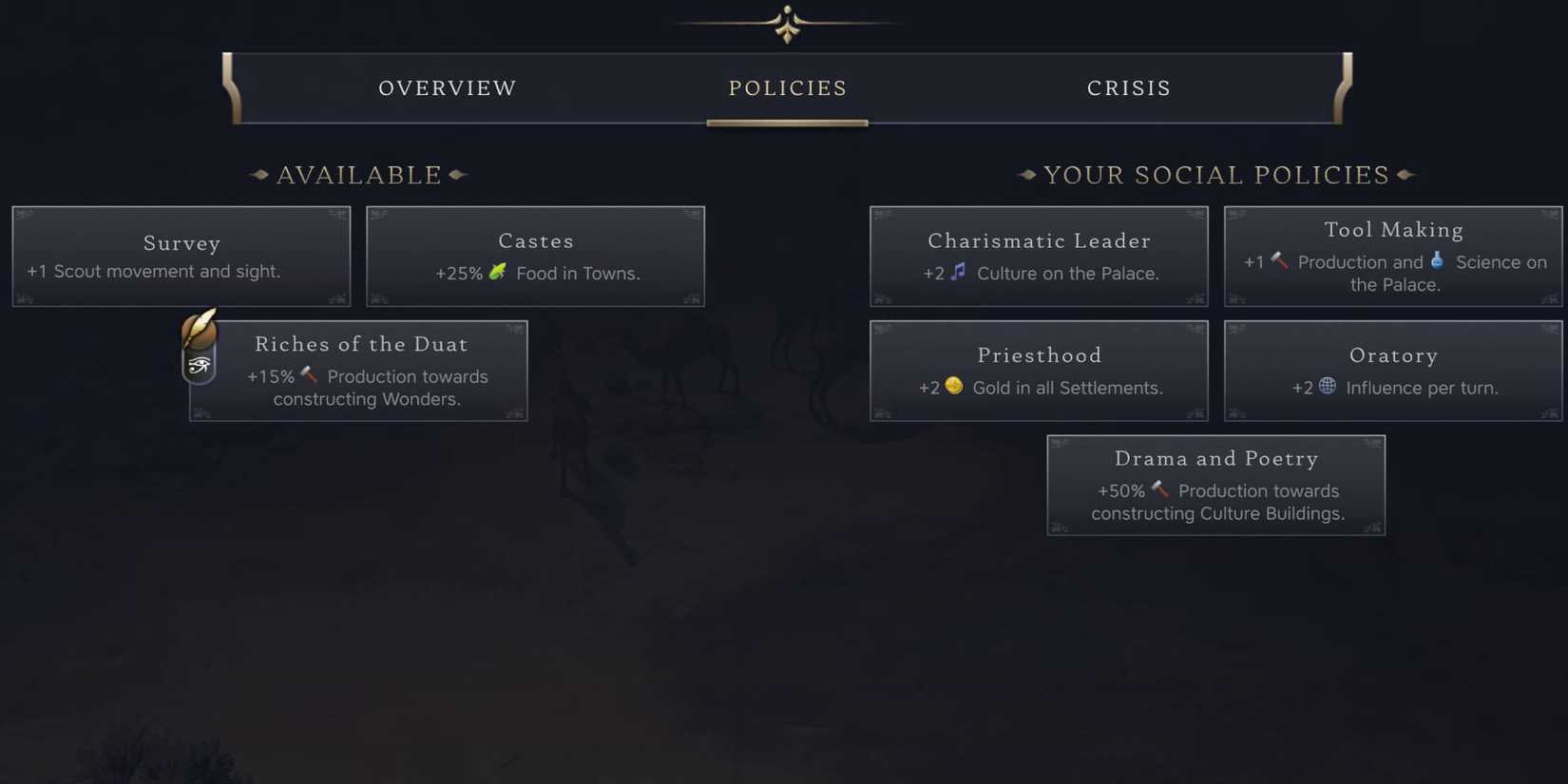Image resolution: width=1568 pixels, height=784 pixels.
Task: Unslot the Priesthood social policy
Action: (x=1039, y=371)
